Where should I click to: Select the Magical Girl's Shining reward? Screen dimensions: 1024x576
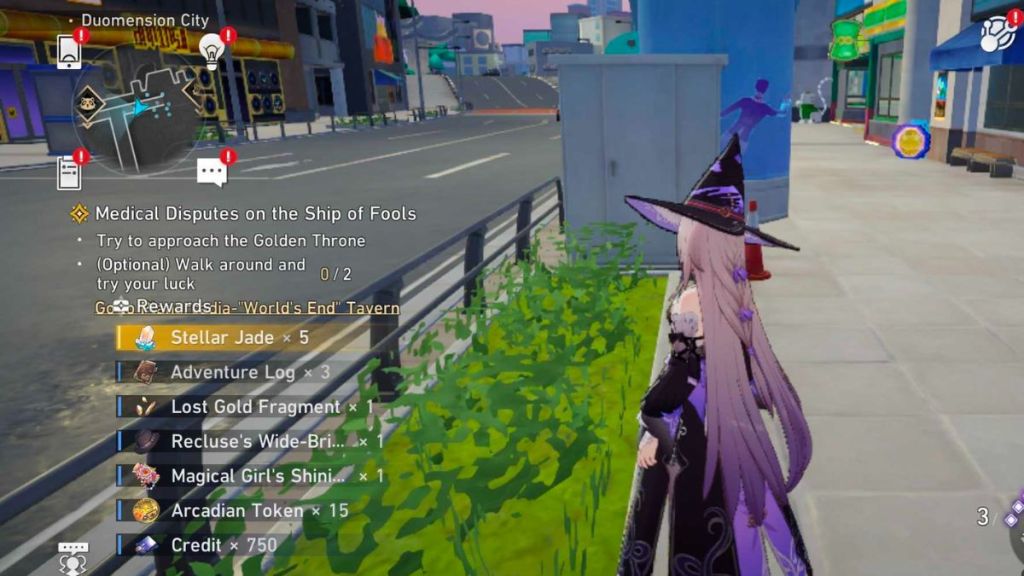258,476
